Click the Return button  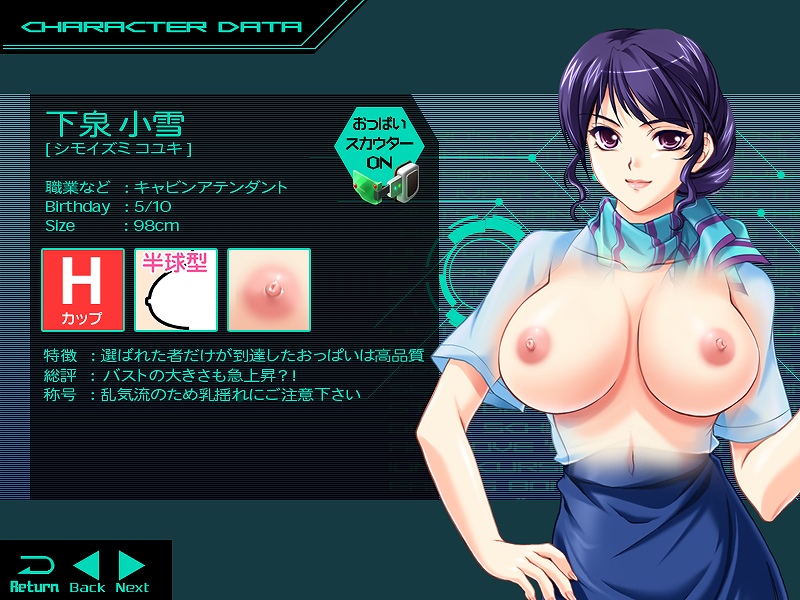click(34, 572)
